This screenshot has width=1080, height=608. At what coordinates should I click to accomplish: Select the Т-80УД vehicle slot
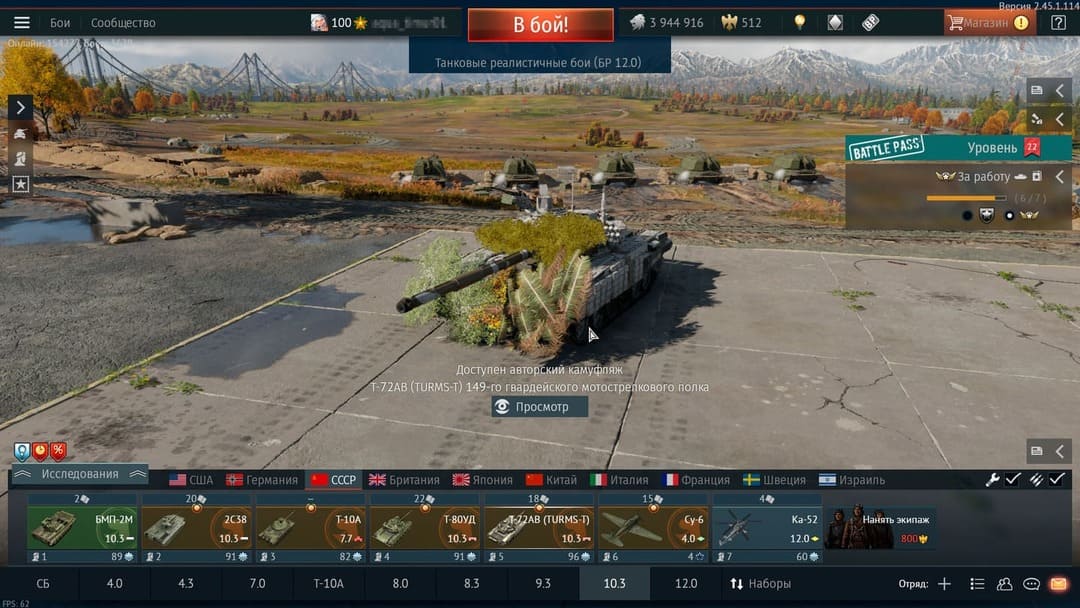pos(425,528)
